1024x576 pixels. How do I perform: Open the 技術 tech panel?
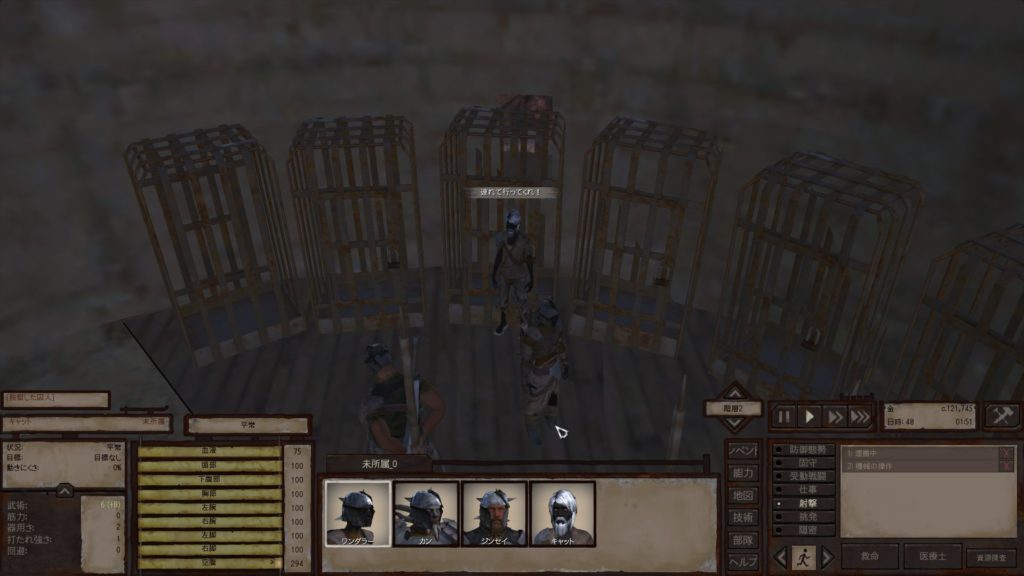click(741, 517)
